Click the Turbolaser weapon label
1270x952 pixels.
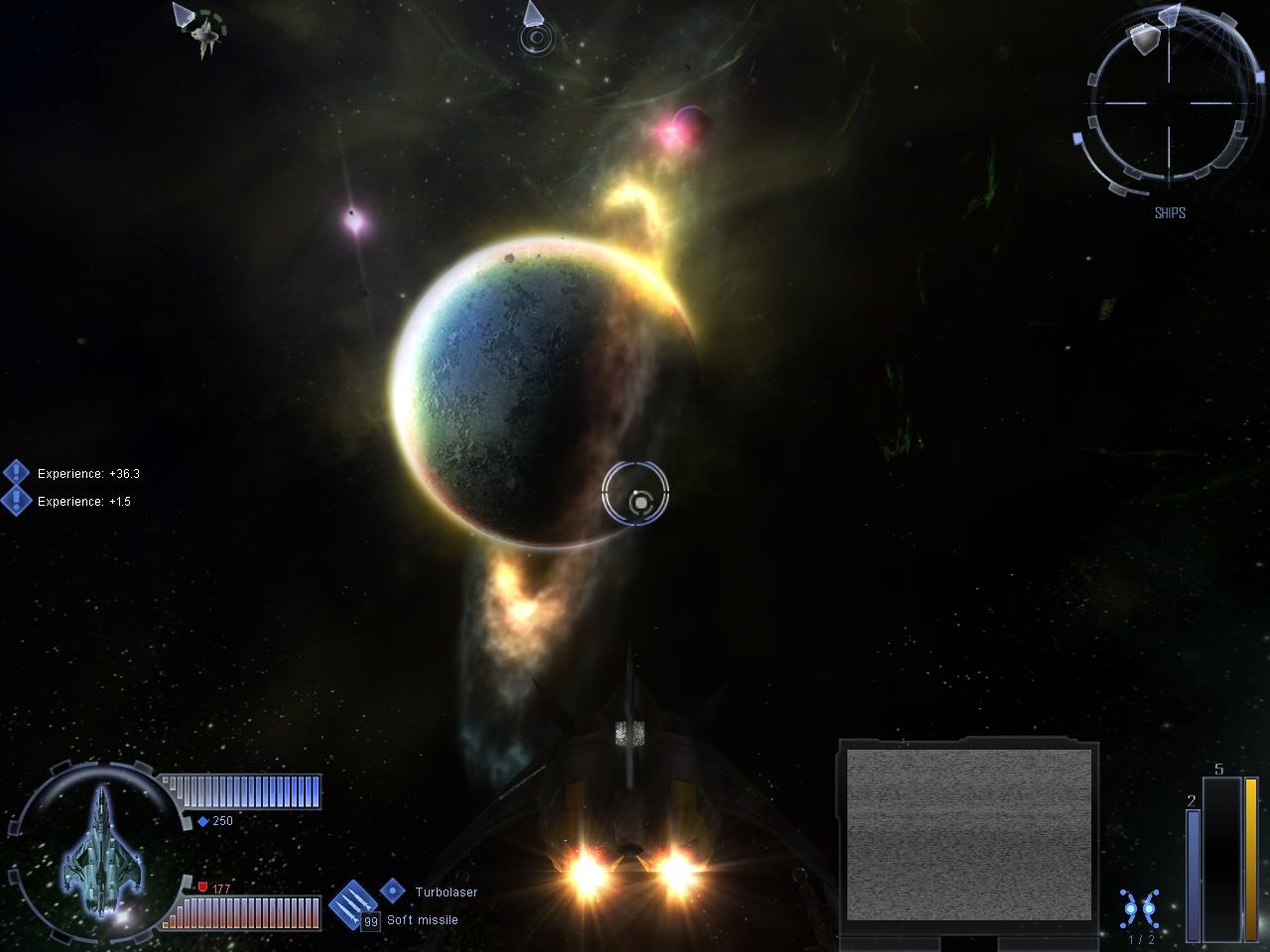click(446, 892)
